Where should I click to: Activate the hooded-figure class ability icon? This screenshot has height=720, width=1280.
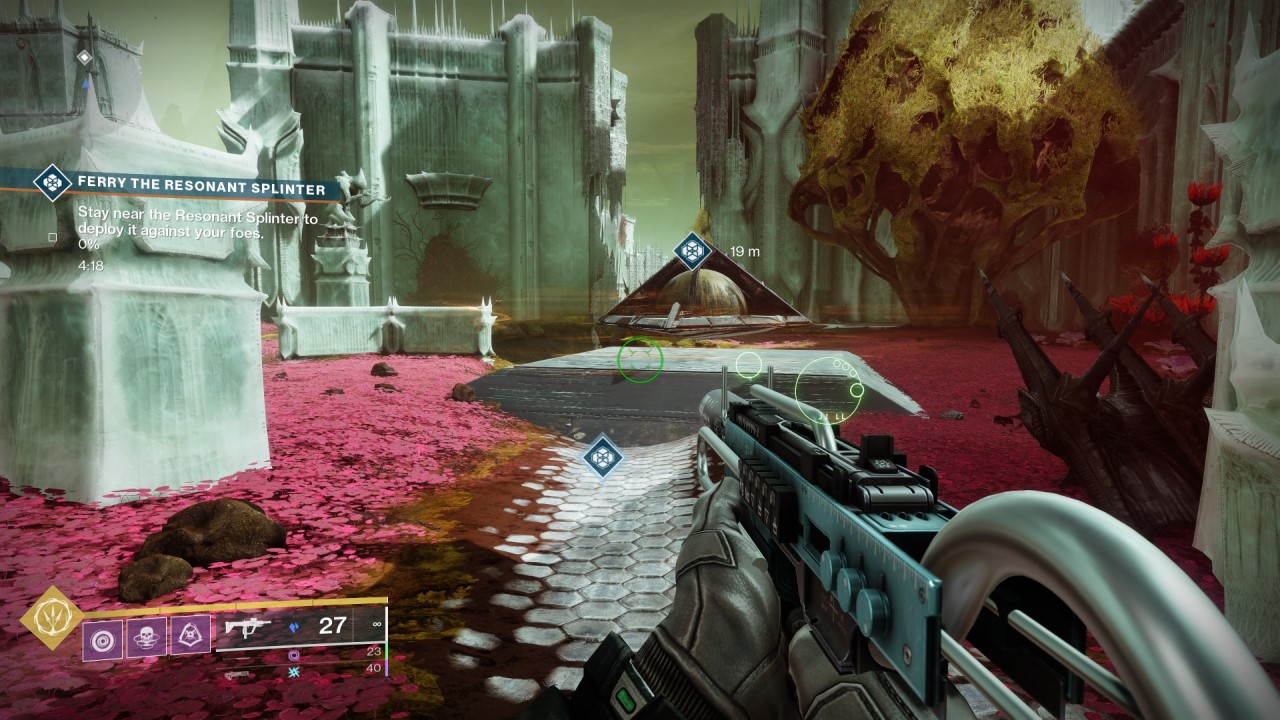point(189,633)
